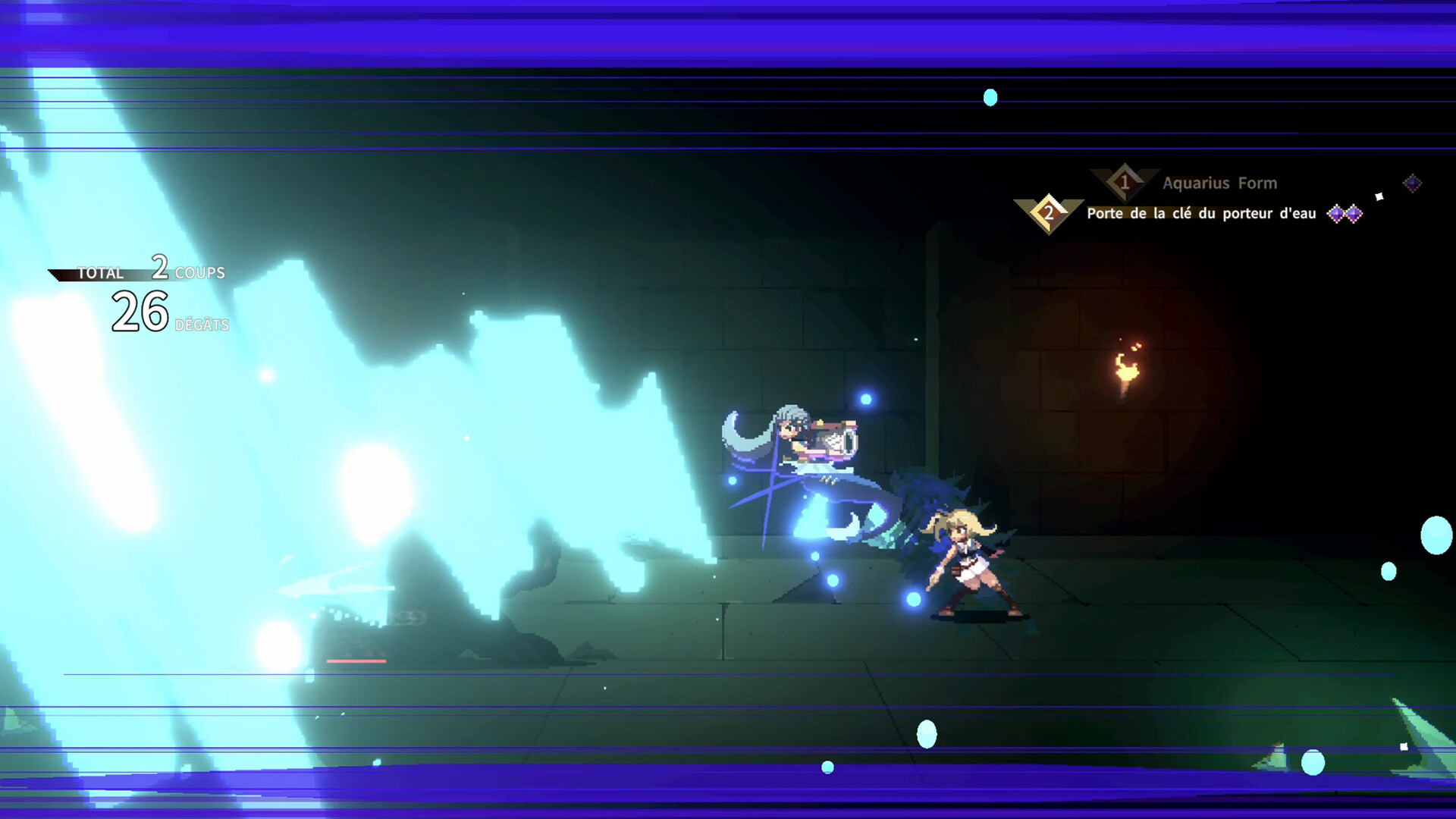Image resolution: width=1456 pixels, height=819 pixels.
Task: Click the white sparkle toggle near the top-right gems
Action: click(1379, 196)
